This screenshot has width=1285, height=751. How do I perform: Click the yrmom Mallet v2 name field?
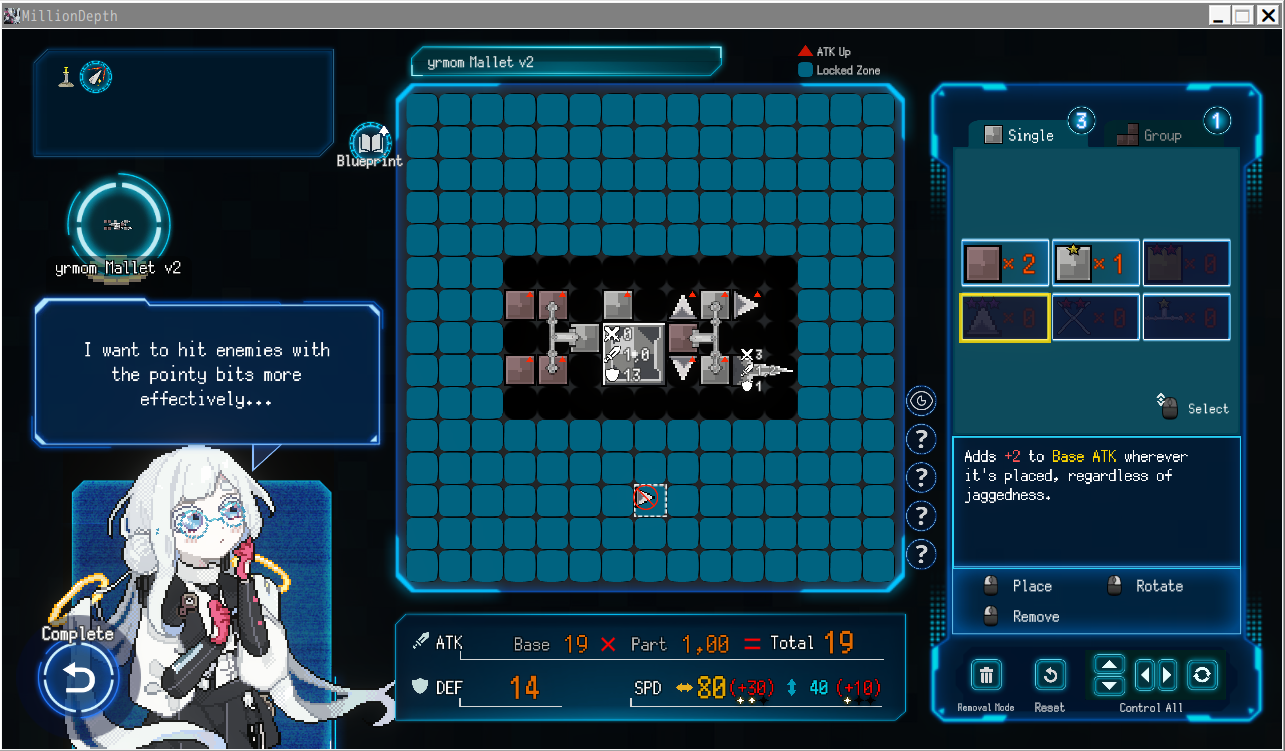click(x=566, y=61)
